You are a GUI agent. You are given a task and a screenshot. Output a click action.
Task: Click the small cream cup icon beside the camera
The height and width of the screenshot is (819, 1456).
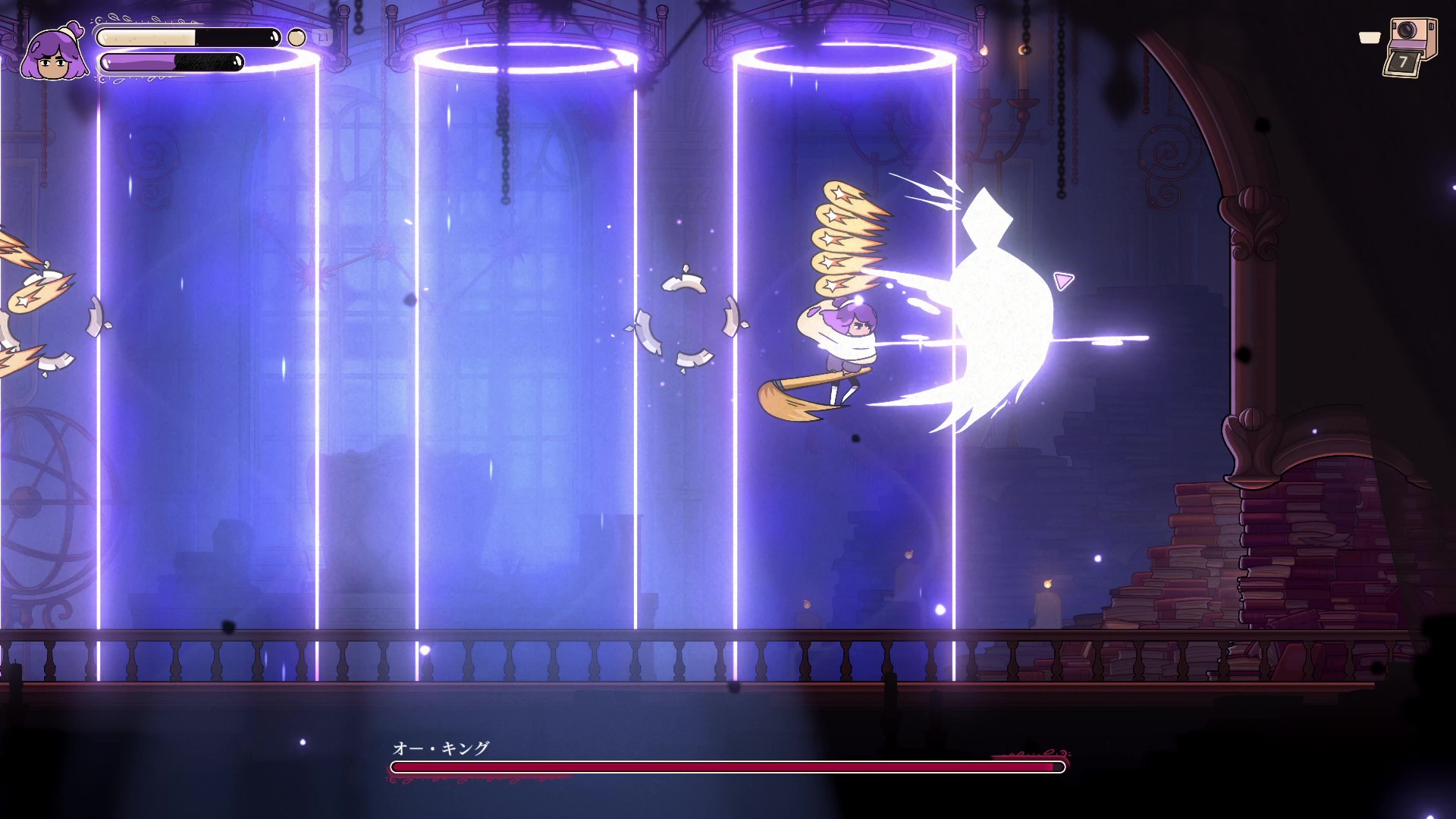(1369, 38)
